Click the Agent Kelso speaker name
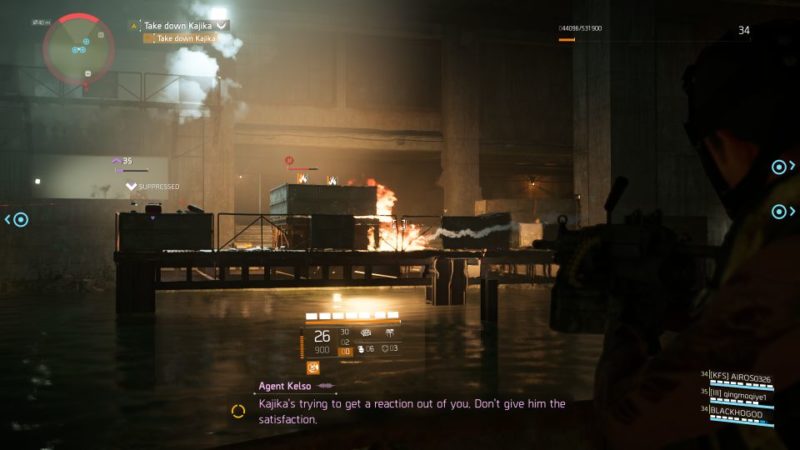 [x=283, y=384]
